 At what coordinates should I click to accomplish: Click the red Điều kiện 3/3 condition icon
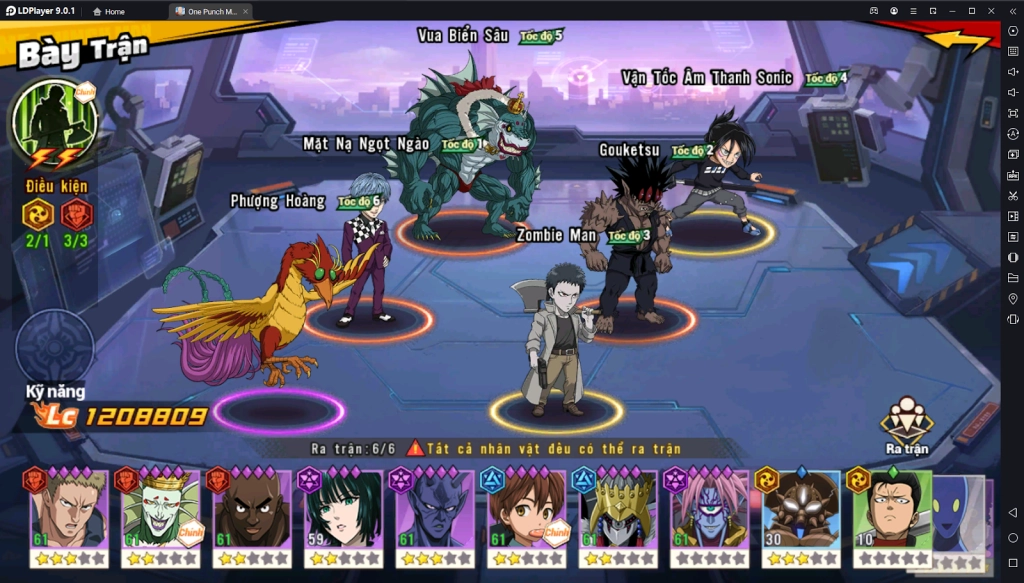point(77,215)
